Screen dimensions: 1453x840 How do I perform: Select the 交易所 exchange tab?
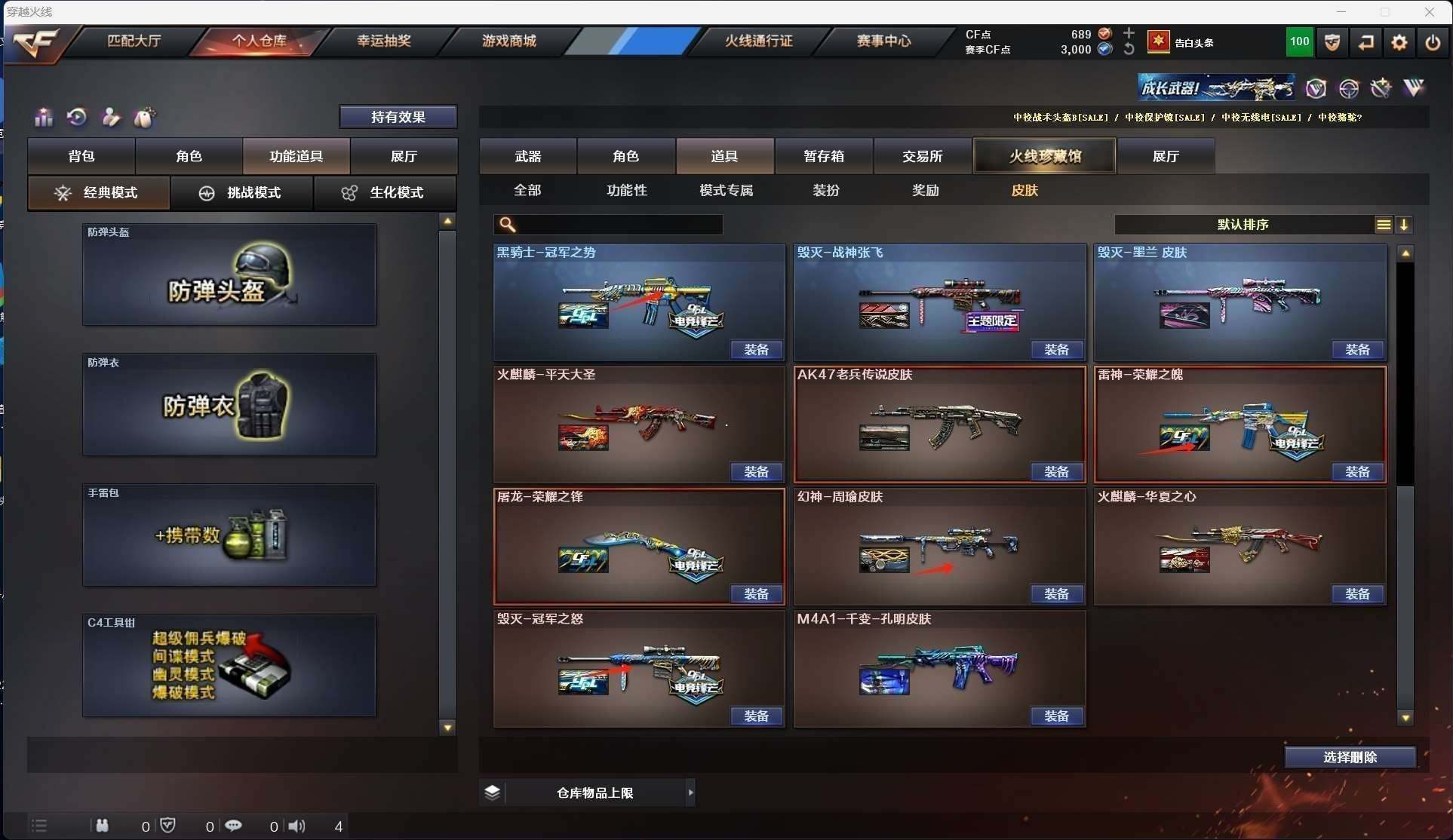[x=922, y=156]
